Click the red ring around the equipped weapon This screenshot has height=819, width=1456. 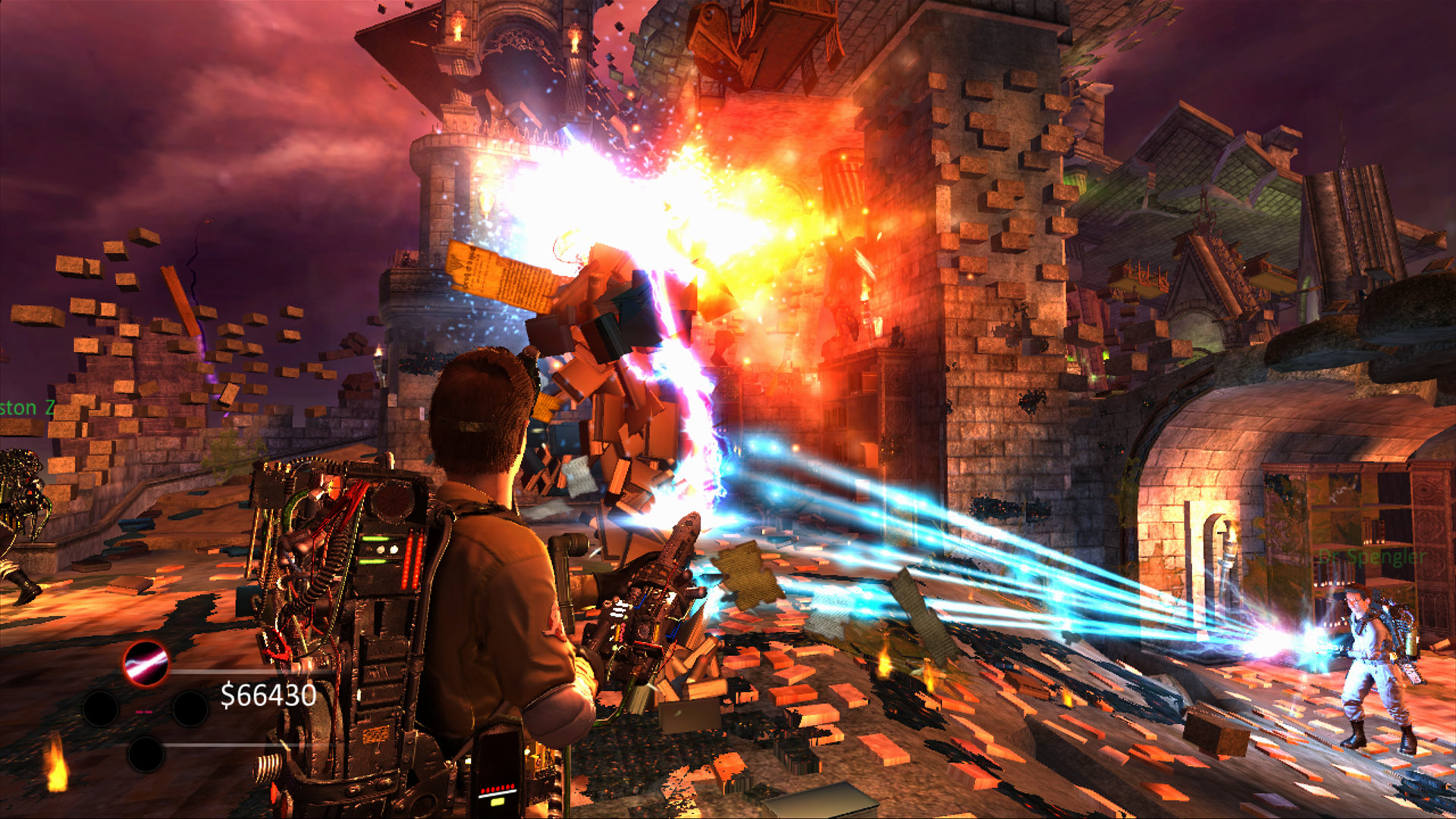145,643
